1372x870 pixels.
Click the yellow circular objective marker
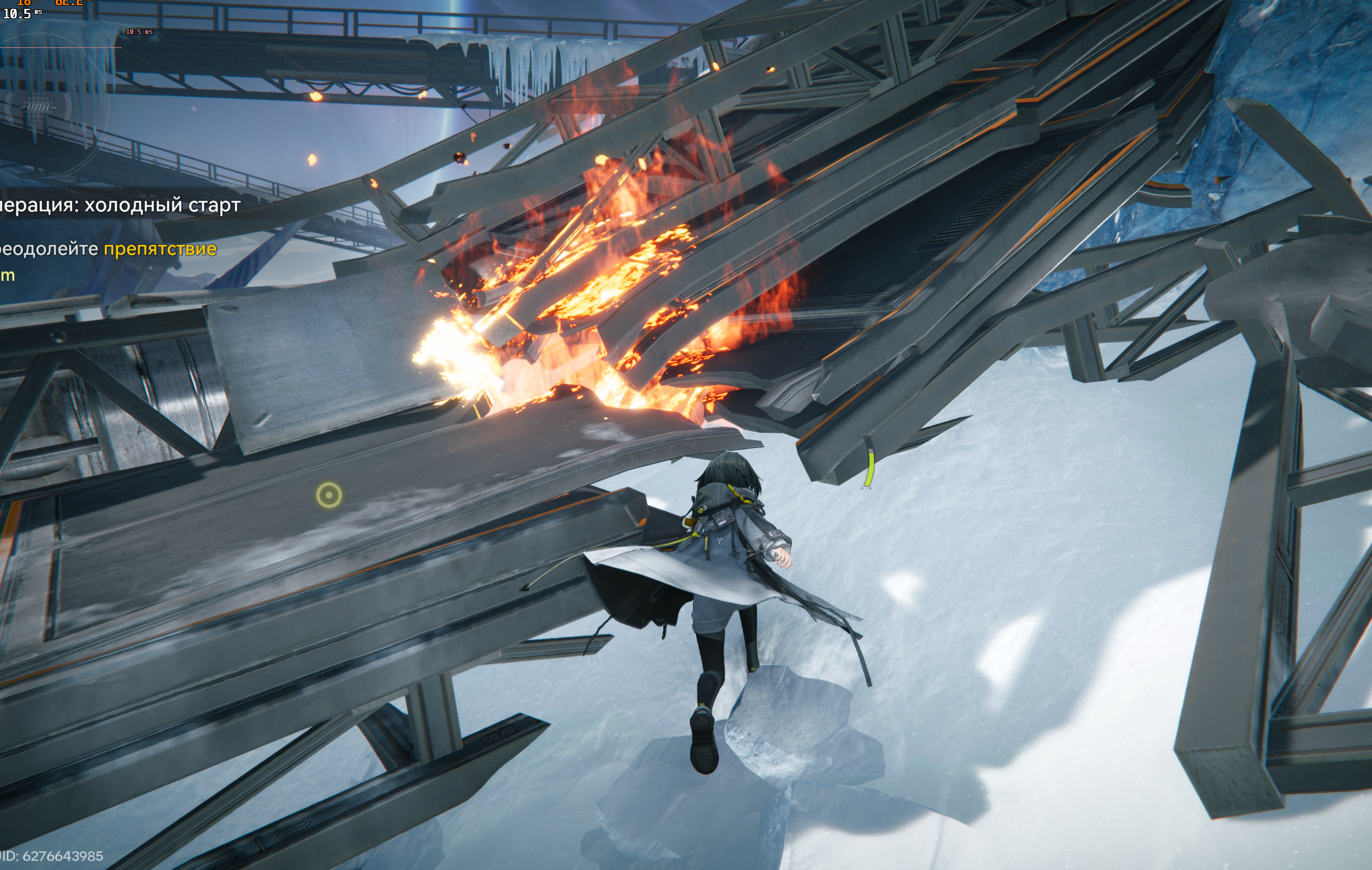(x=329, y=496)
